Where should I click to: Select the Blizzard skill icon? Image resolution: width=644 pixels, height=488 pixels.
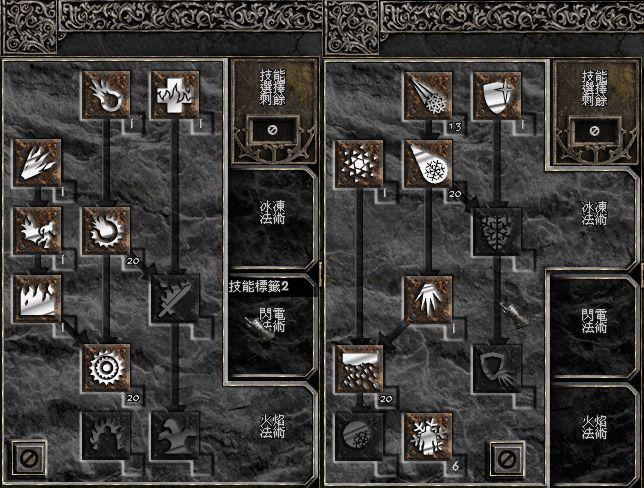(358, 364)
